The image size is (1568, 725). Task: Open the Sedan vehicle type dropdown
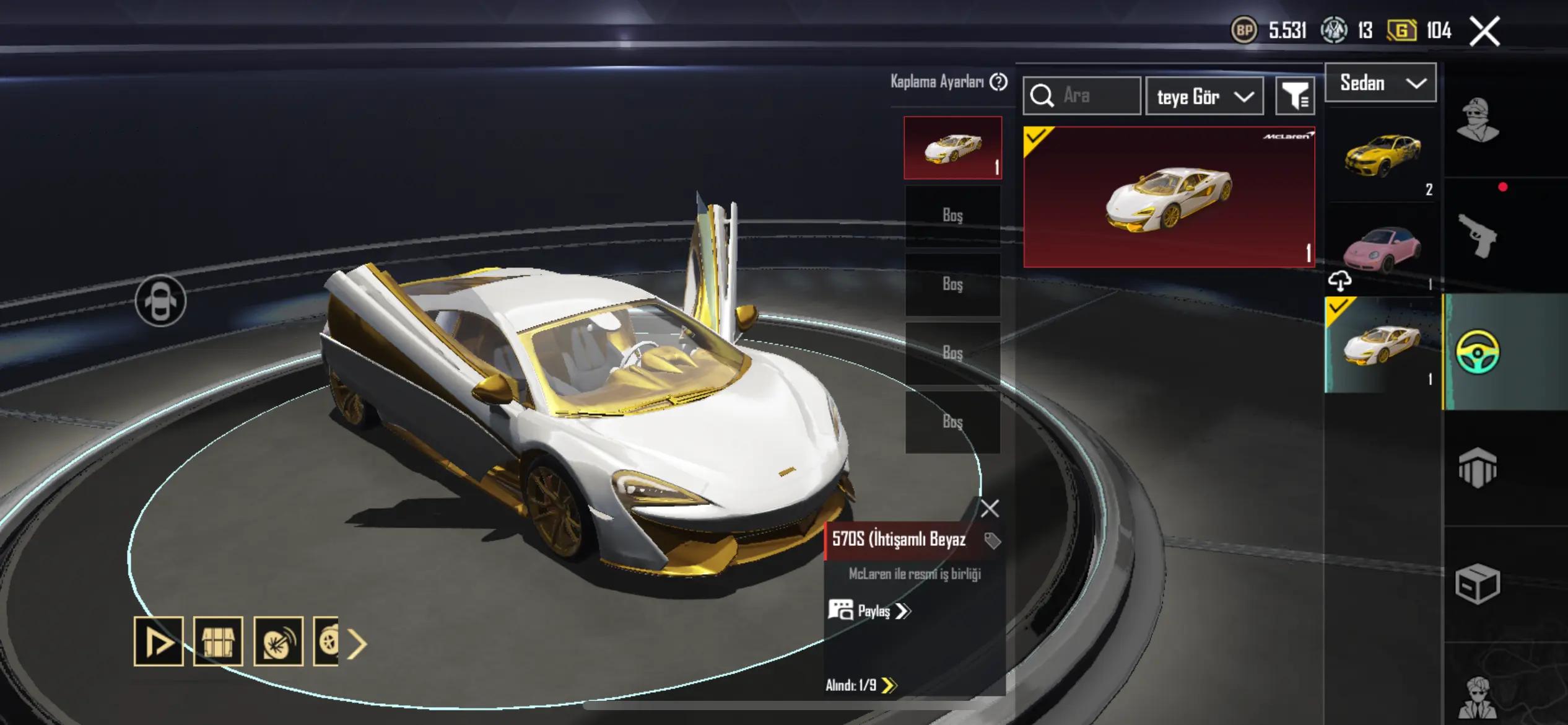coord(1380,83)
